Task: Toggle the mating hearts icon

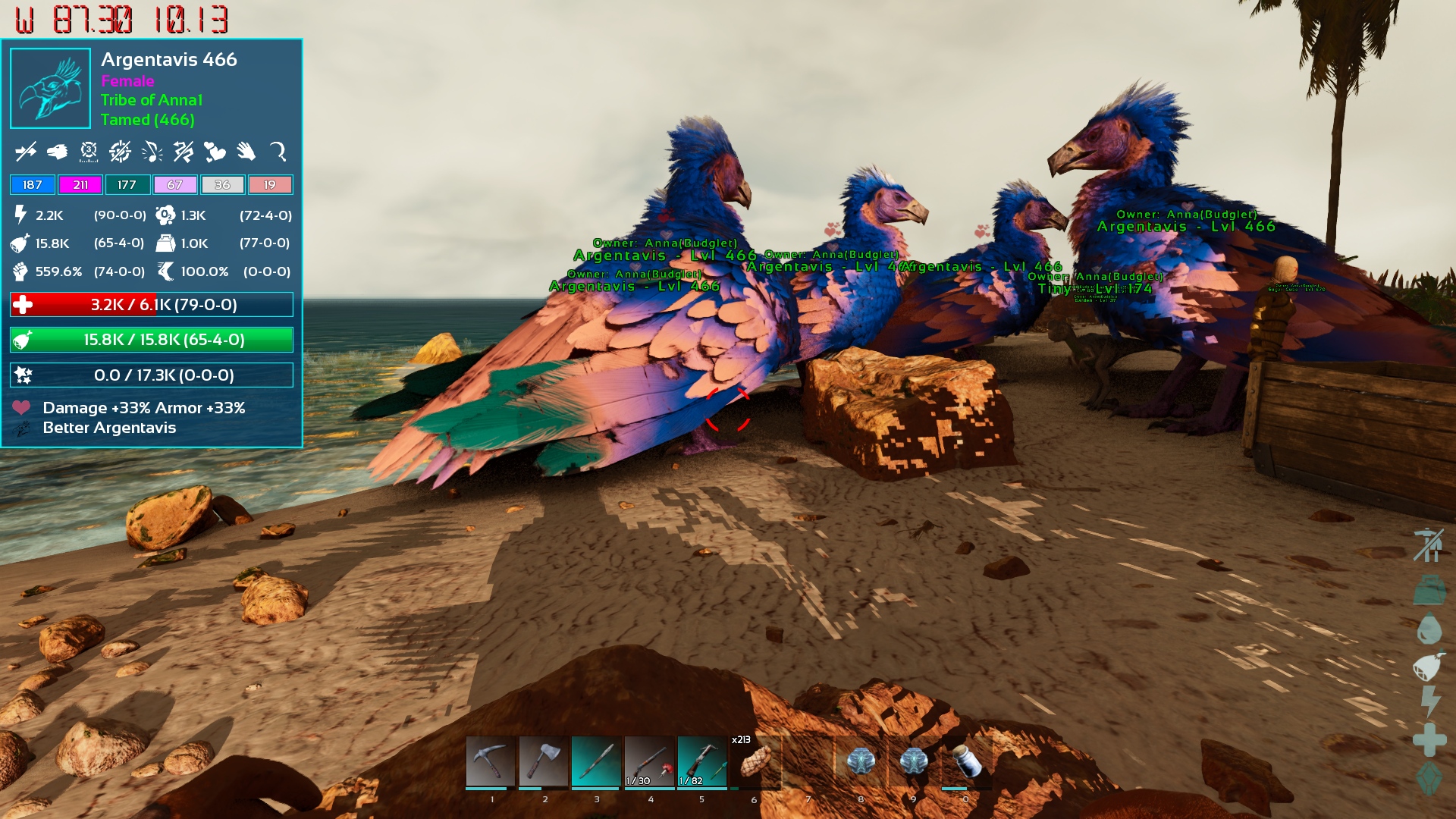Action: pyautogui.click(x=215, y=152)
